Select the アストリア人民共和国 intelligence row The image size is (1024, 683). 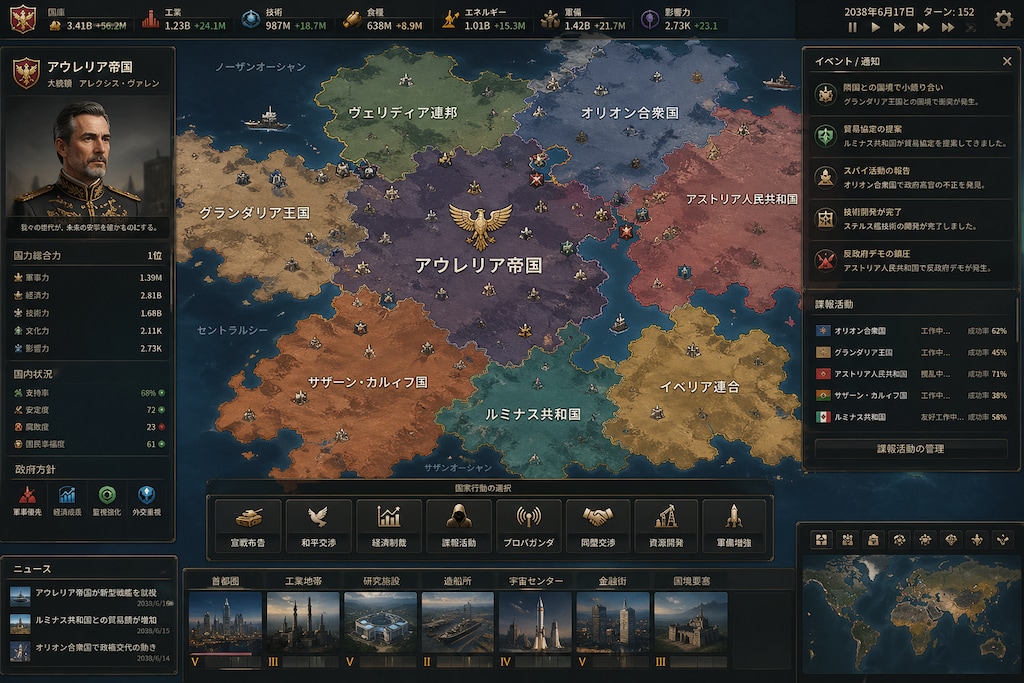(x=910, y=374)
